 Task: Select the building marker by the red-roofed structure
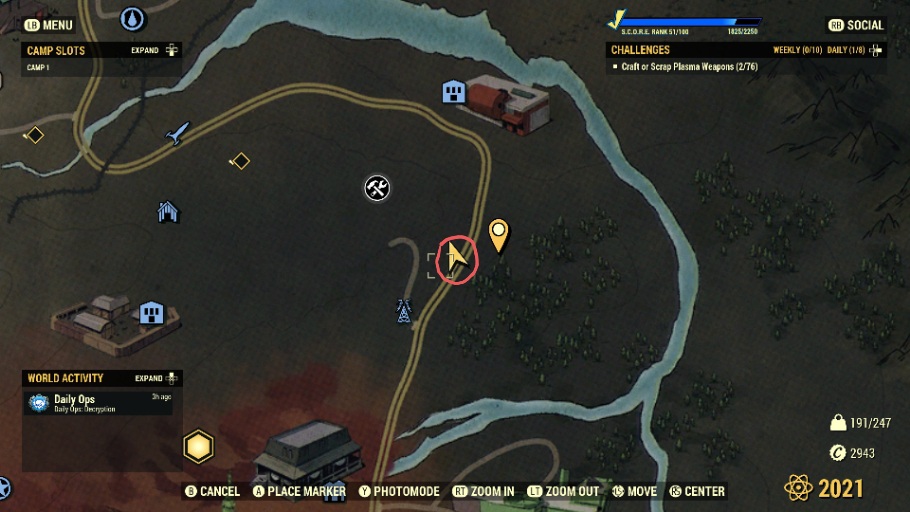[x=454, y=93]
